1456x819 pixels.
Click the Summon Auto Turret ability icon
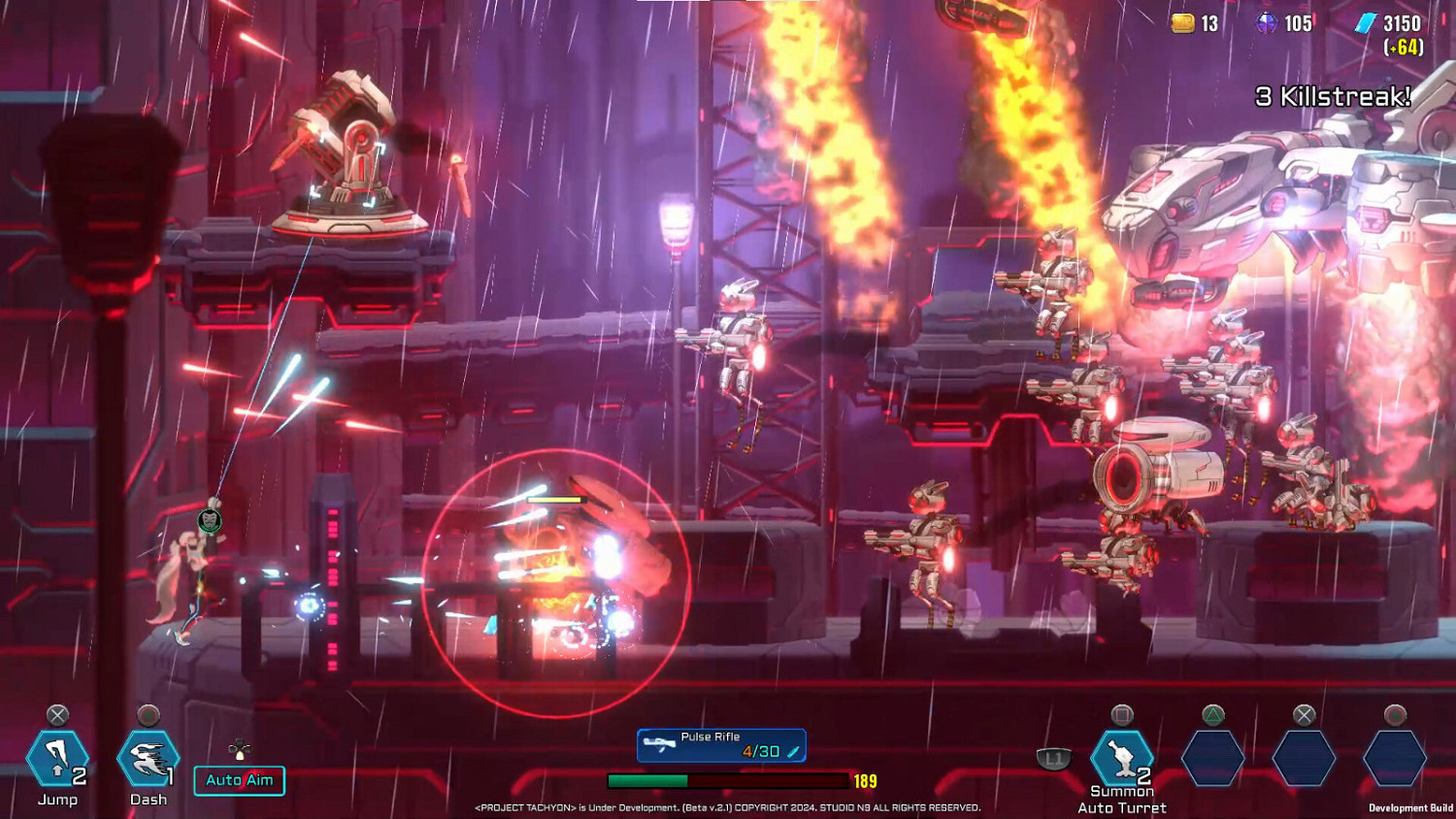pyautogui.click(x=1124, y=758)
